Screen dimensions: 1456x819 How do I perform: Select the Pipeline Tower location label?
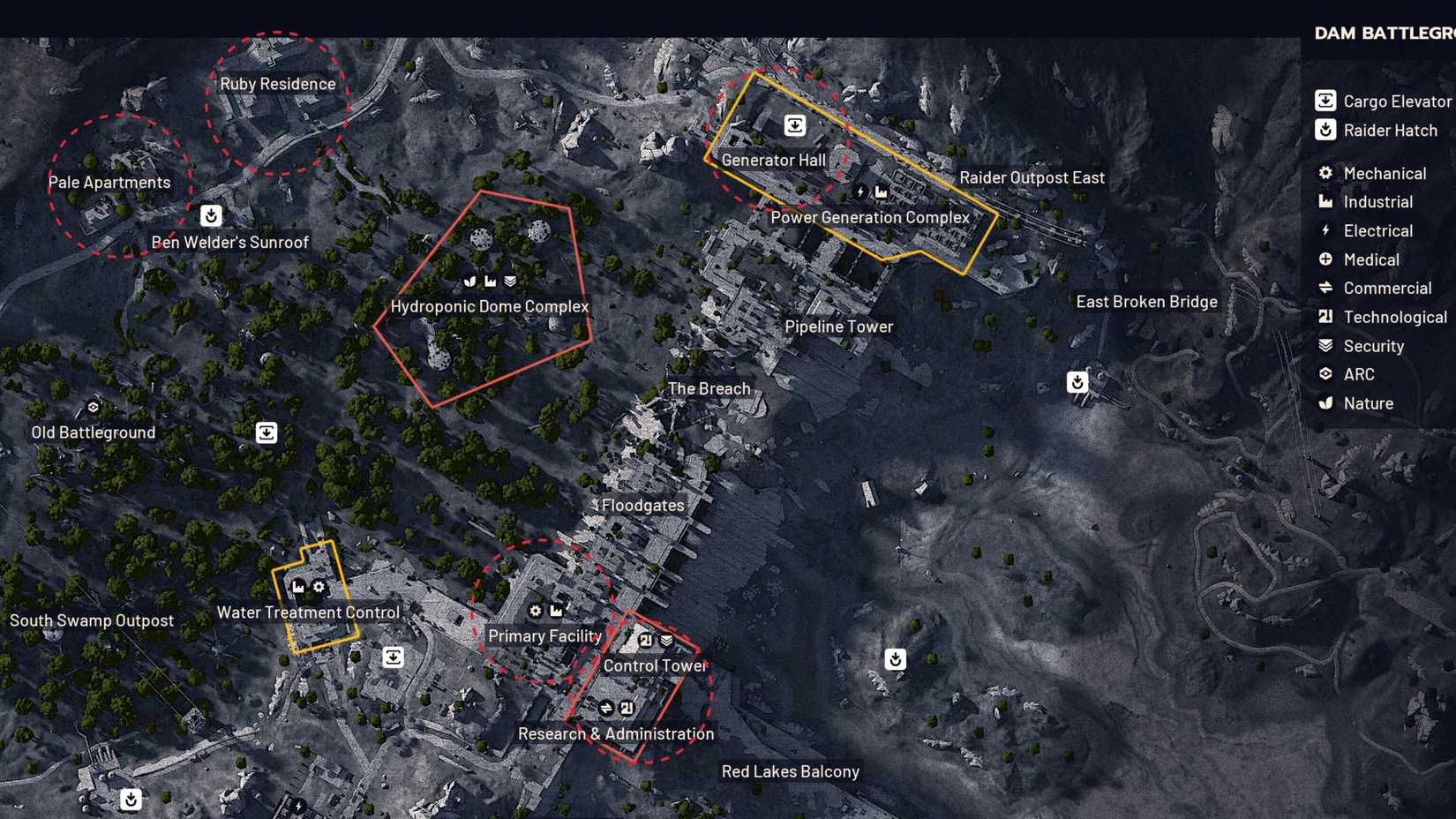(838, 327)
